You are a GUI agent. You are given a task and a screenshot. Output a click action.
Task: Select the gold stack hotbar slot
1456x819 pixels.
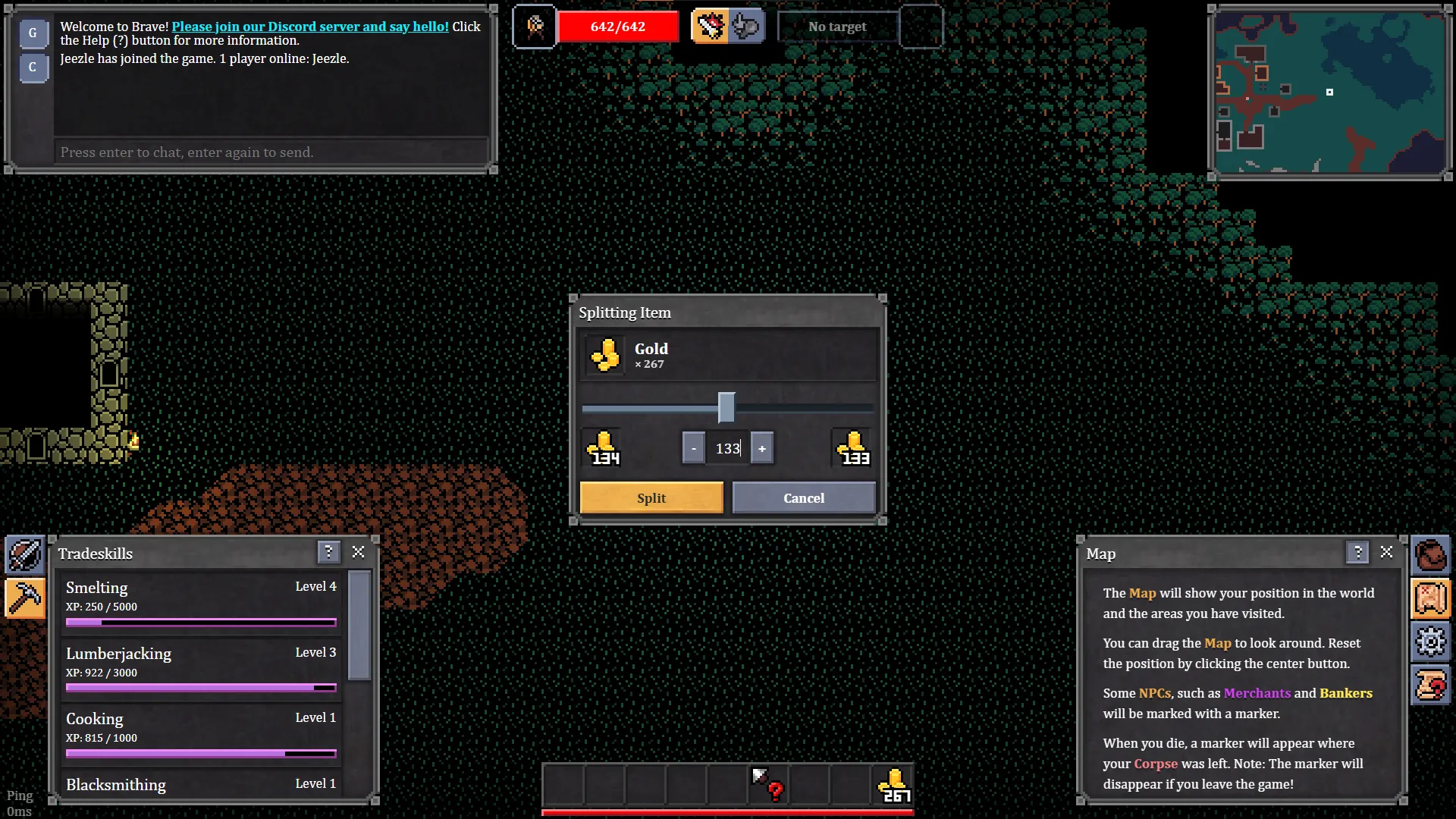(893, 785)
